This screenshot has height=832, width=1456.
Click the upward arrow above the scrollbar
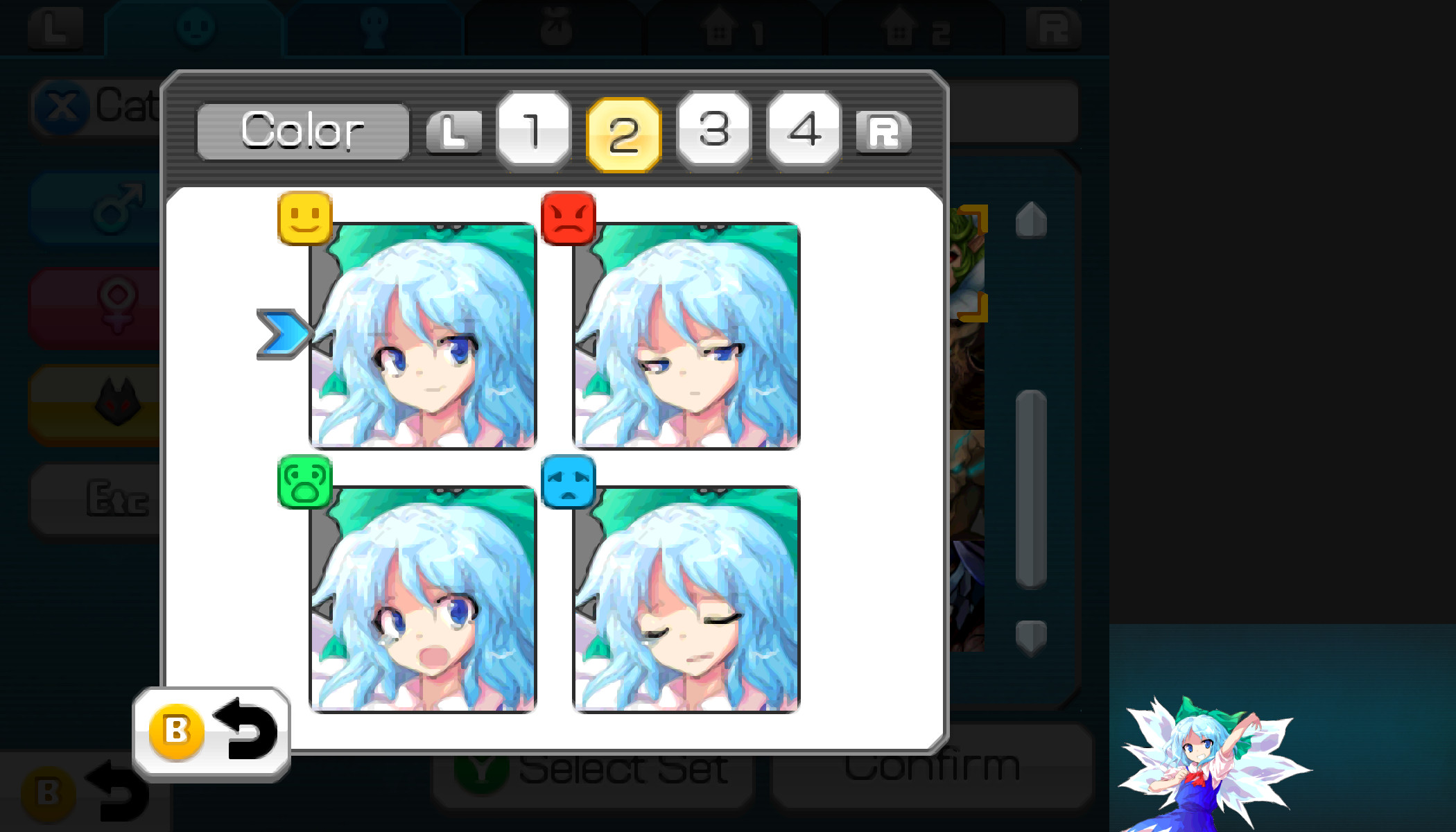(x=1030, y=218)
